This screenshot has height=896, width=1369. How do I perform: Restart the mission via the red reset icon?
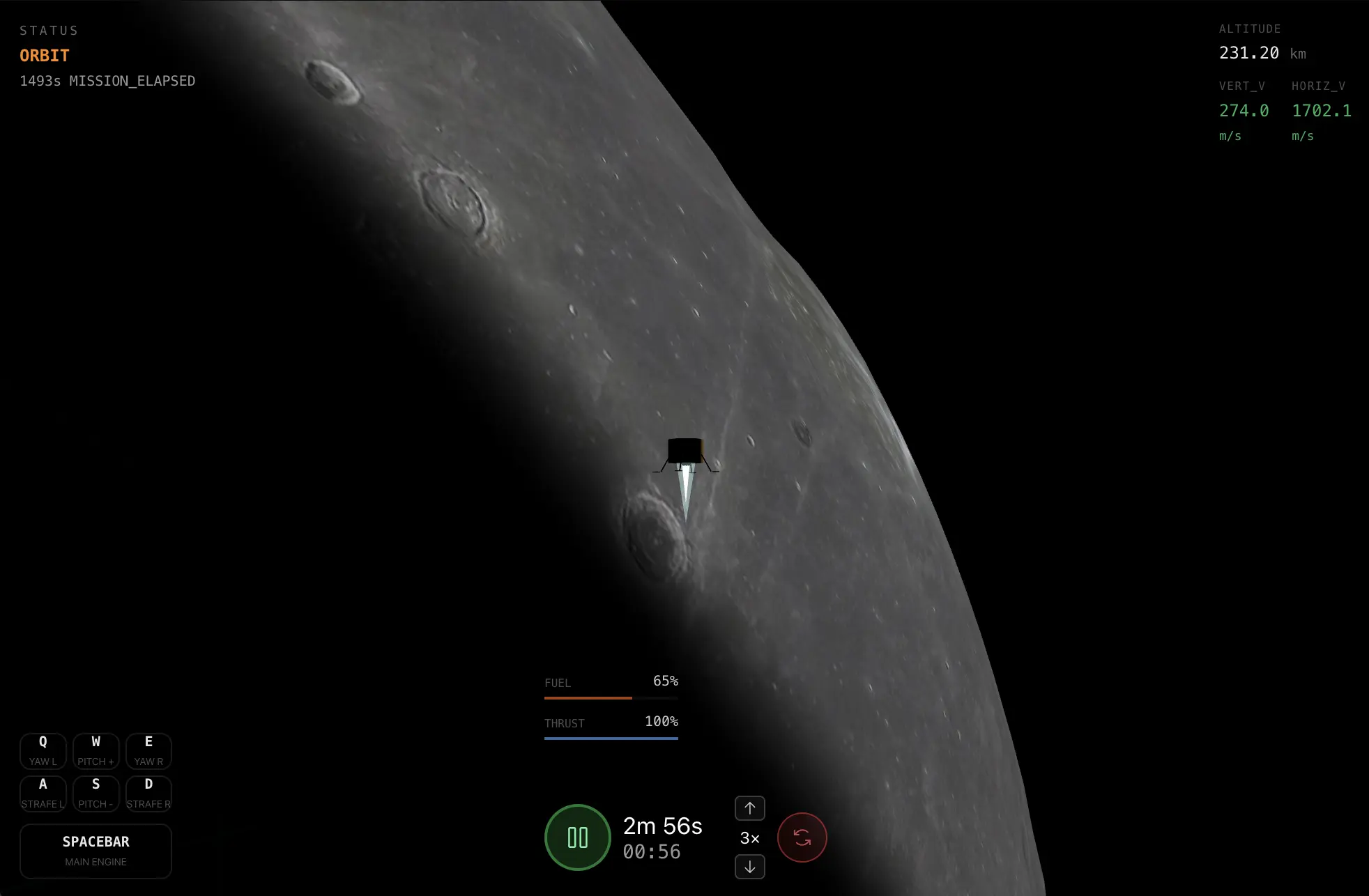pyautogui.click(x=802, y=837)
